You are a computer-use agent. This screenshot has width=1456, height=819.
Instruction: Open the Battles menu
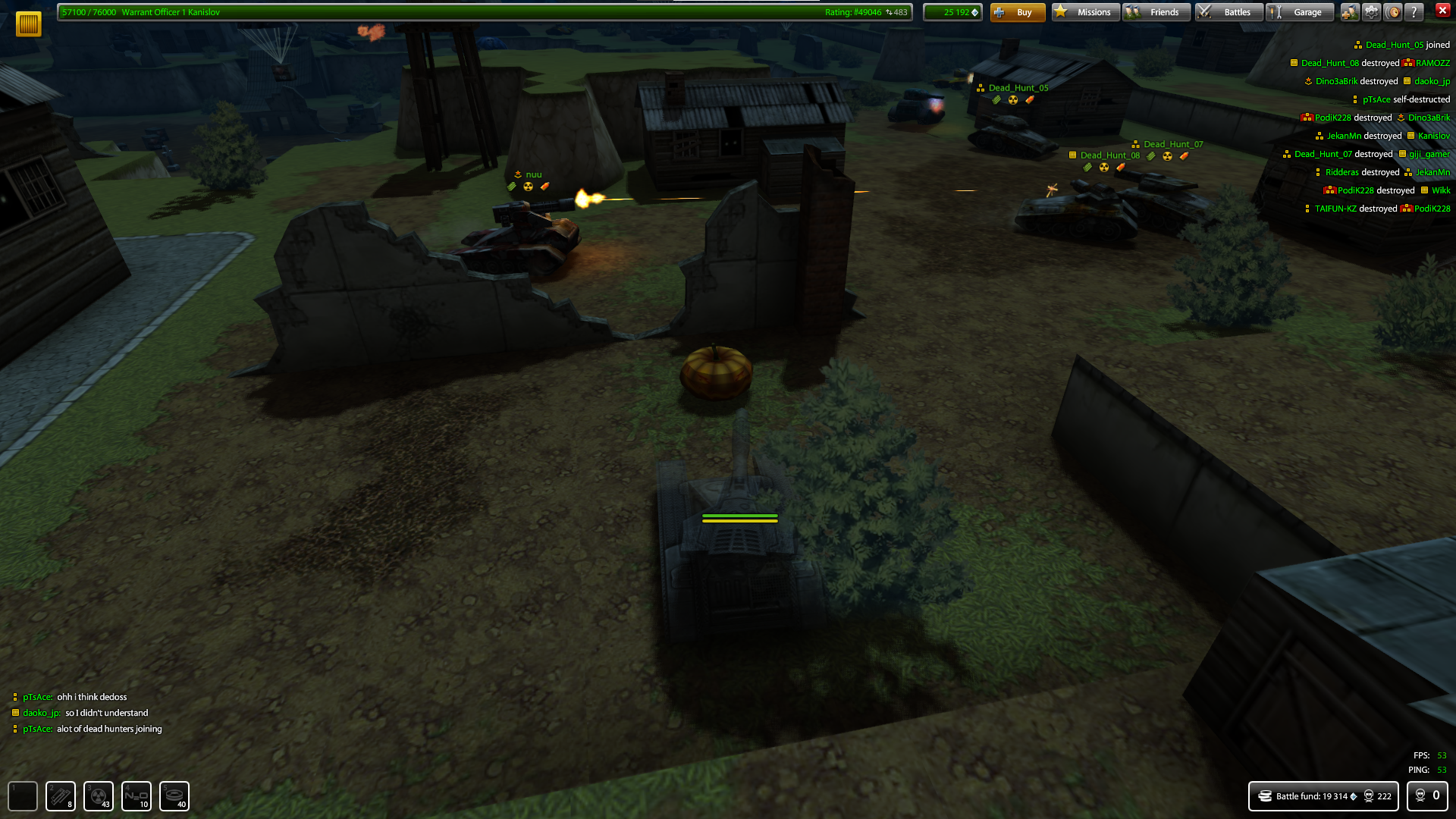pos(1228,11)
